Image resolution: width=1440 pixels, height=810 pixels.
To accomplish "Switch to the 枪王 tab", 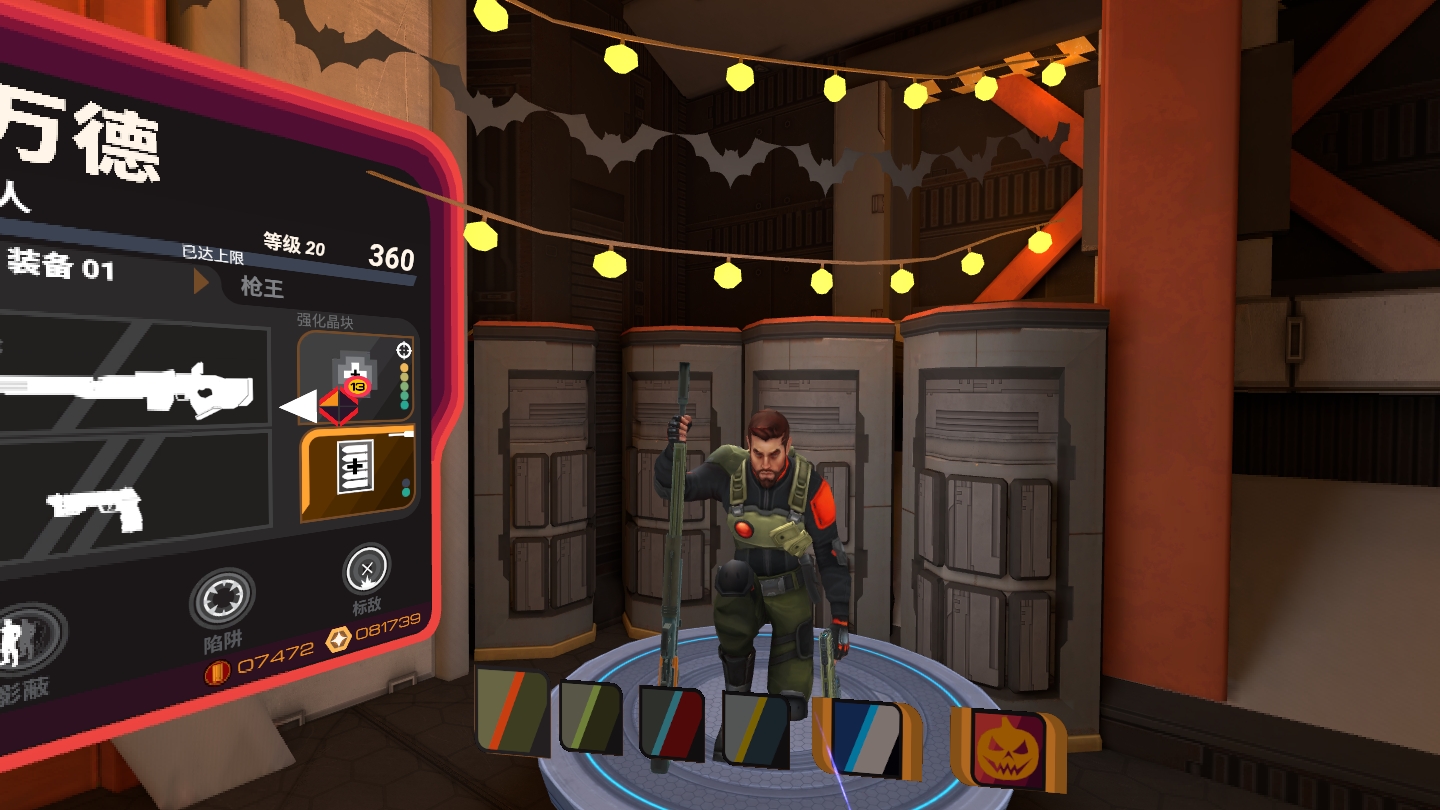I will coord(262,288).
